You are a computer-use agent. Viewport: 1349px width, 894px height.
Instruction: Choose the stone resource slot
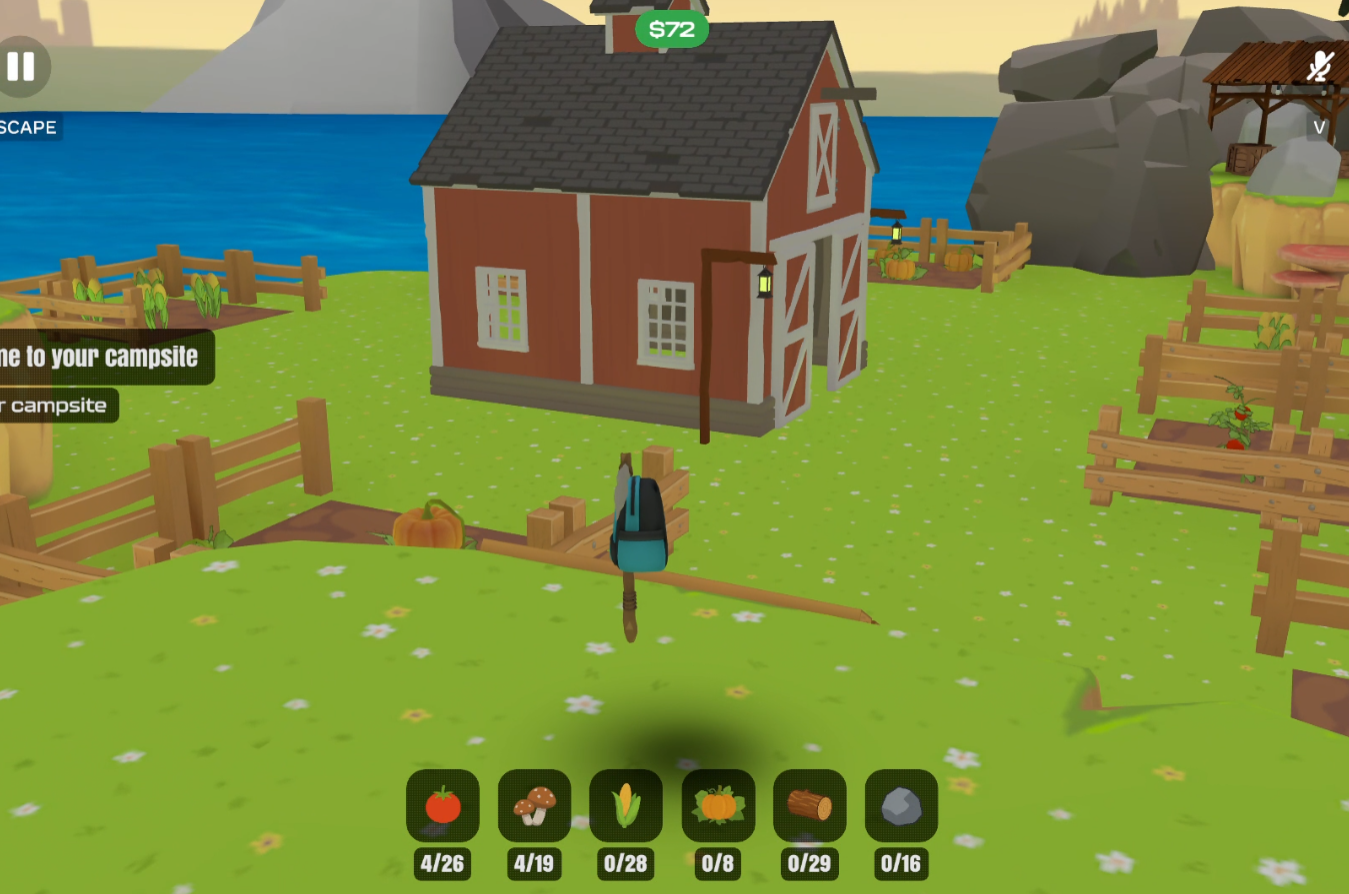pos(901,805)
